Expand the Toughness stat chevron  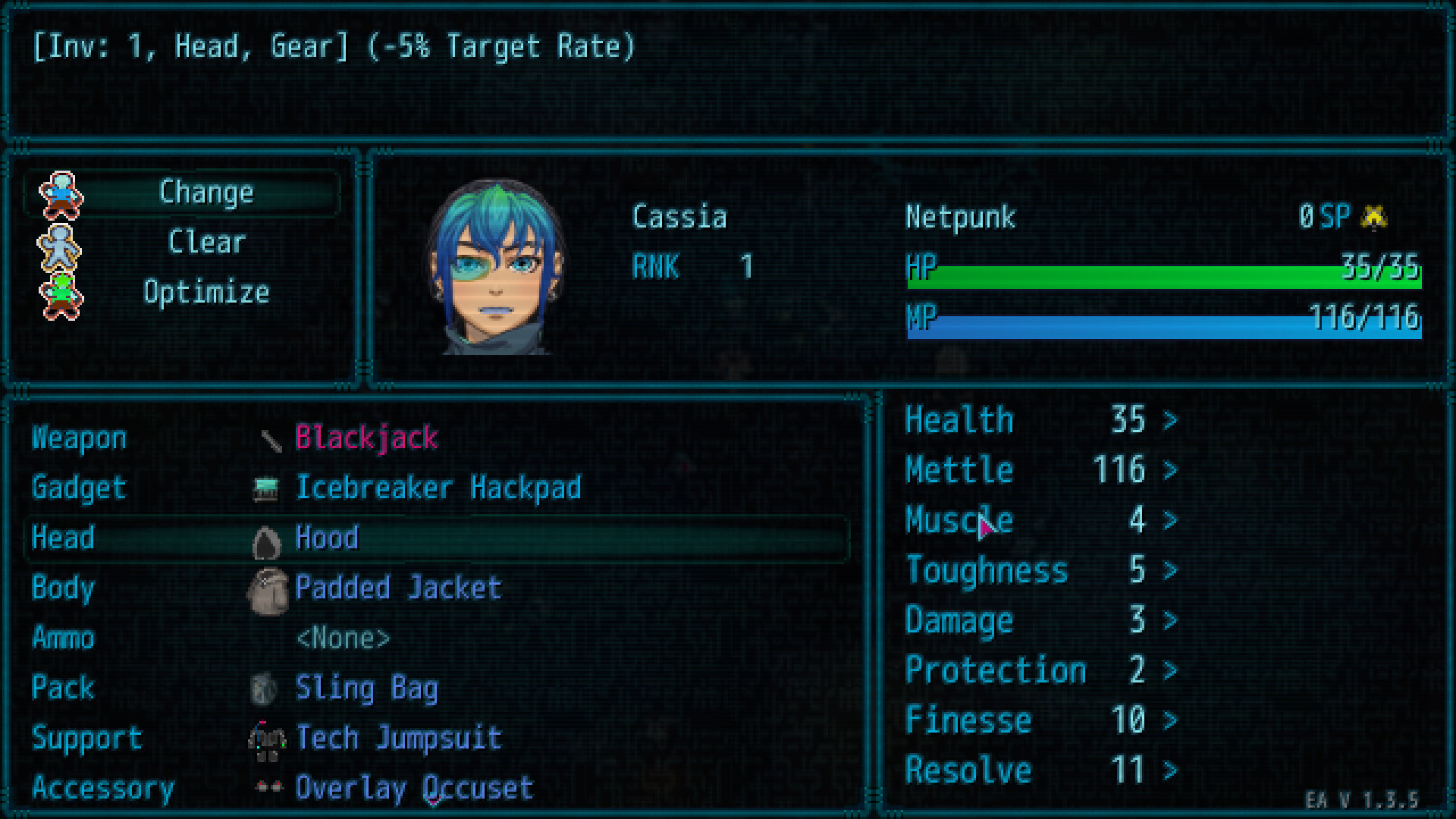pos(1170,570)
